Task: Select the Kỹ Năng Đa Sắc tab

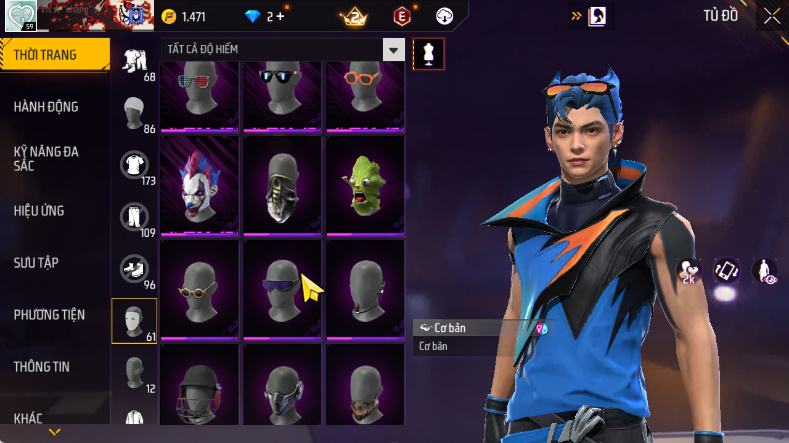Action: (47, 158)
